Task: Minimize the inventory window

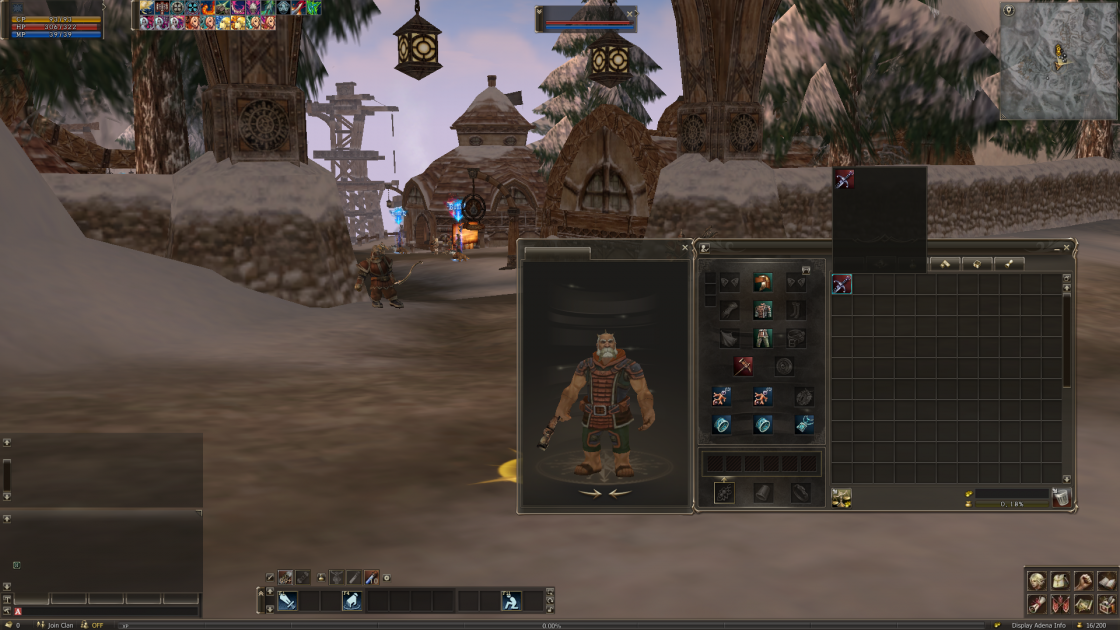Action: pyautogui.click(x=1056, y=247)
